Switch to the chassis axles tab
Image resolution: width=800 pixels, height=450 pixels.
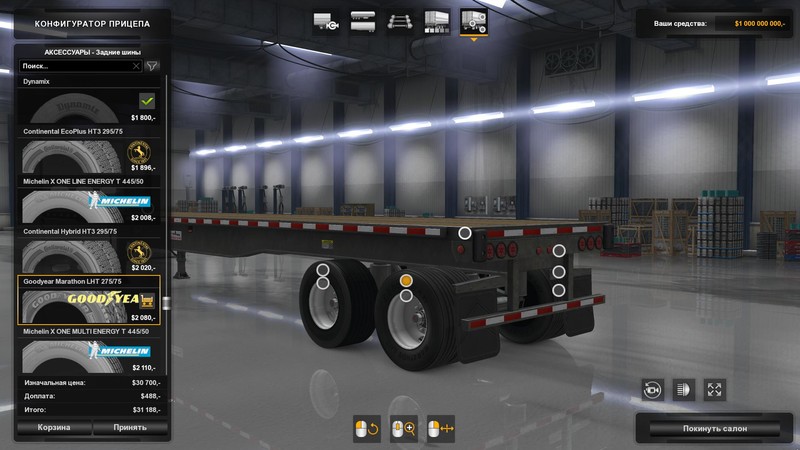[x=398, y=21]
